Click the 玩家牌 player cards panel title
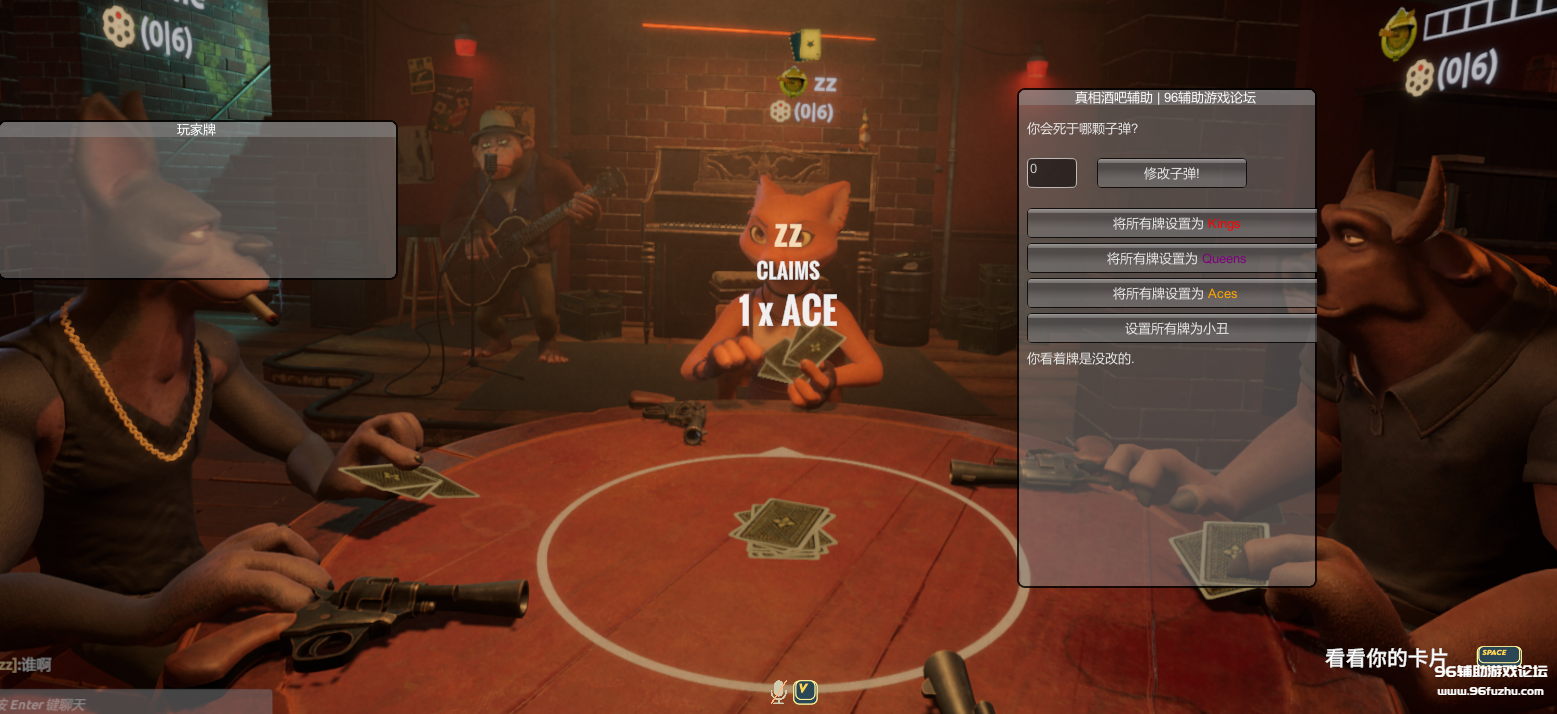Image resolution: width=1557 pixels, height=714 pixels. point(197,129)
